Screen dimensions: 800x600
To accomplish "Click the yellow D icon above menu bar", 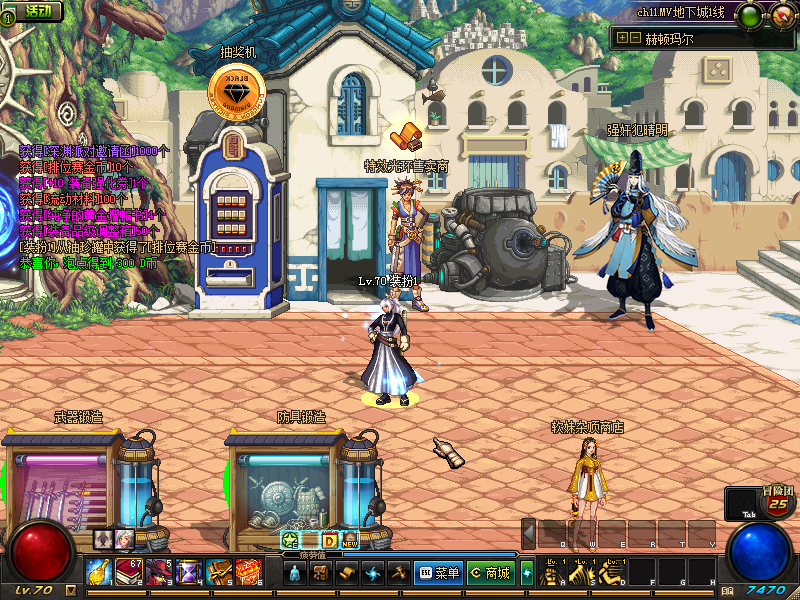I will (x=329, y=540).
